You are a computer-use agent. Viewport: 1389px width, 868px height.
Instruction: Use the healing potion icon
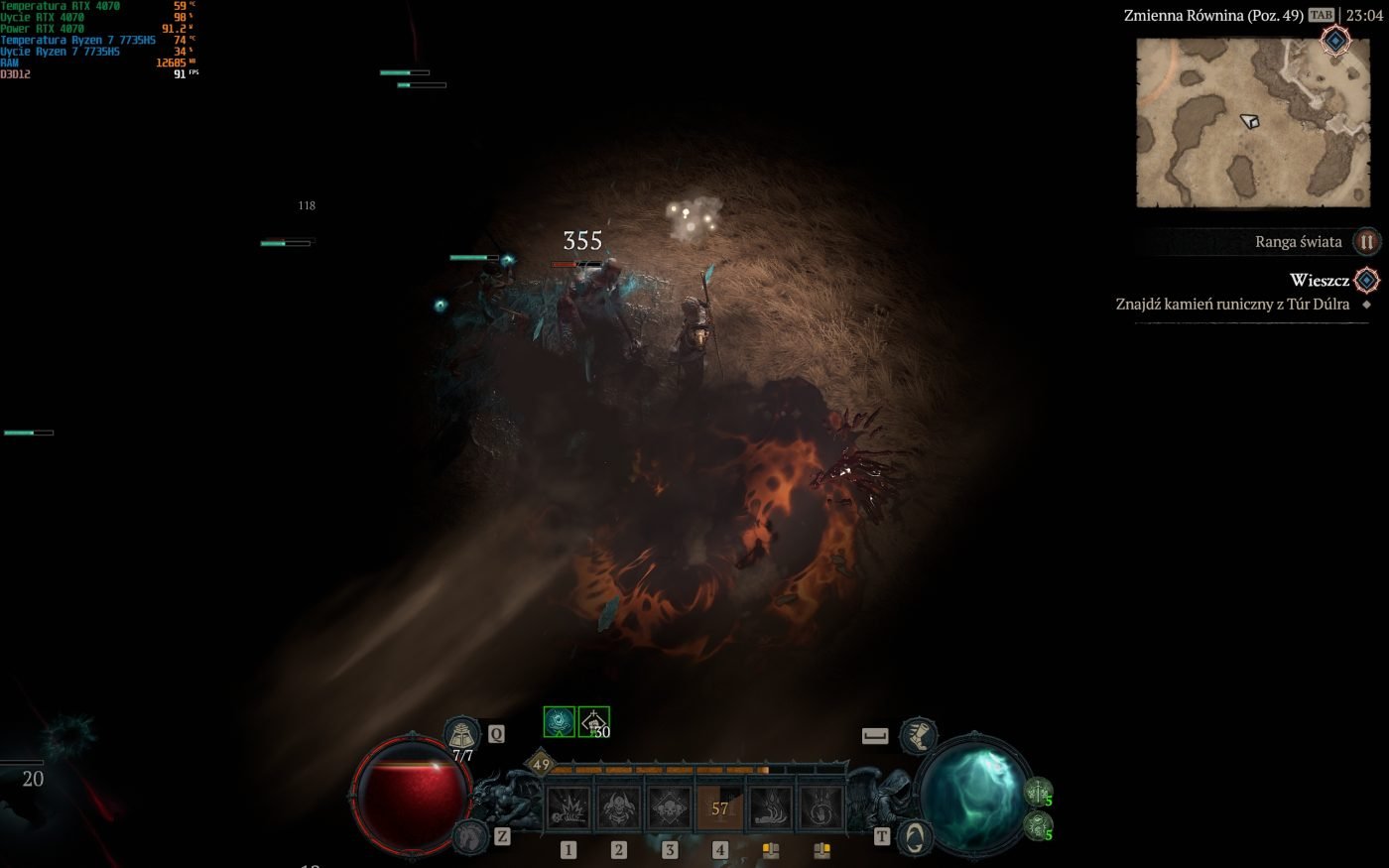point(461,735)
